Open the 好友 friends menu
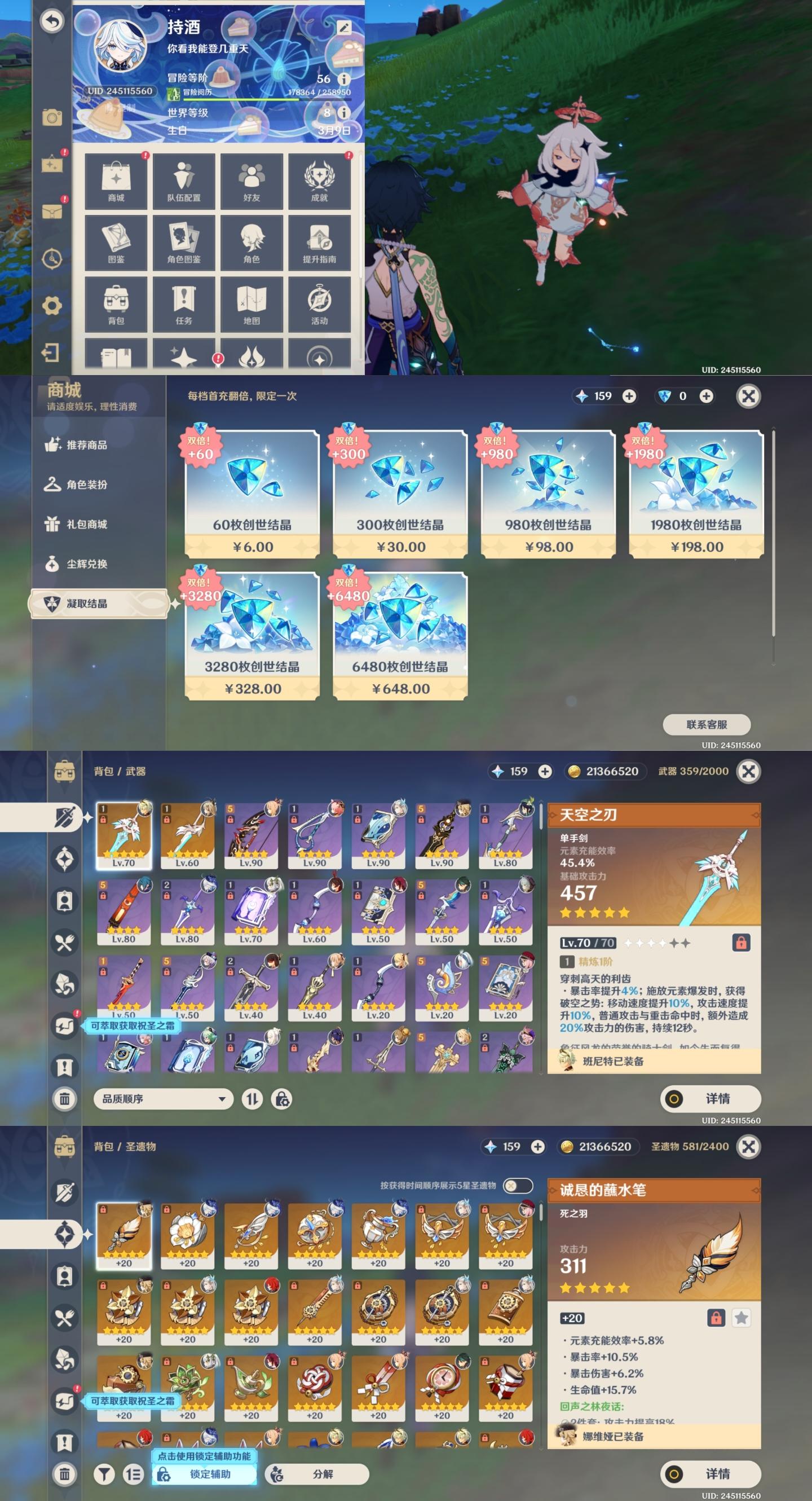Viewport: 812px width, 1501px height. click(x=251, y=181)
